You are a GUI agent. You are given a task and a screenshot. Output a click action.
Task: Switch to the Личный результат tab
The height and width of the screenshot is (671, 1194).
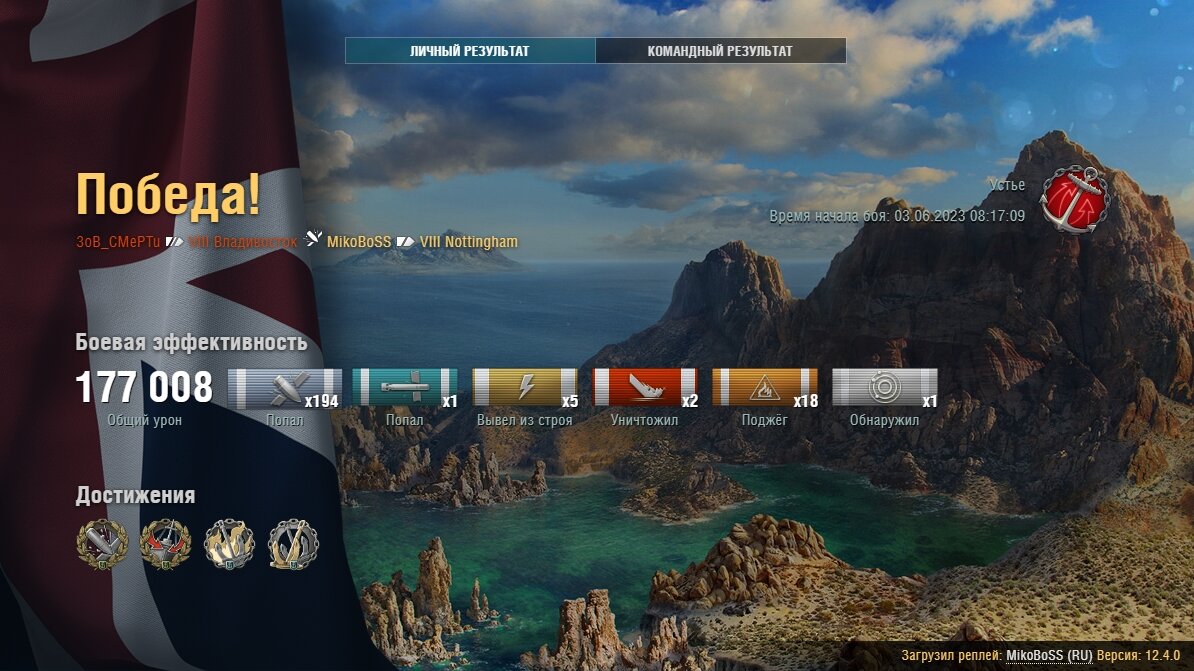470,51
